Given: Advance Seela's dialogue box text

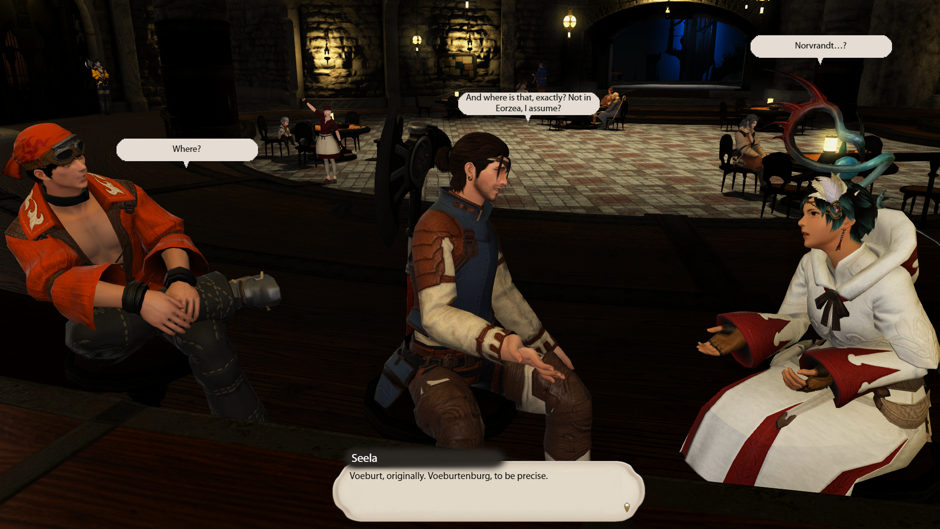Looking at the screenshot, I should (x=488, y=489).
